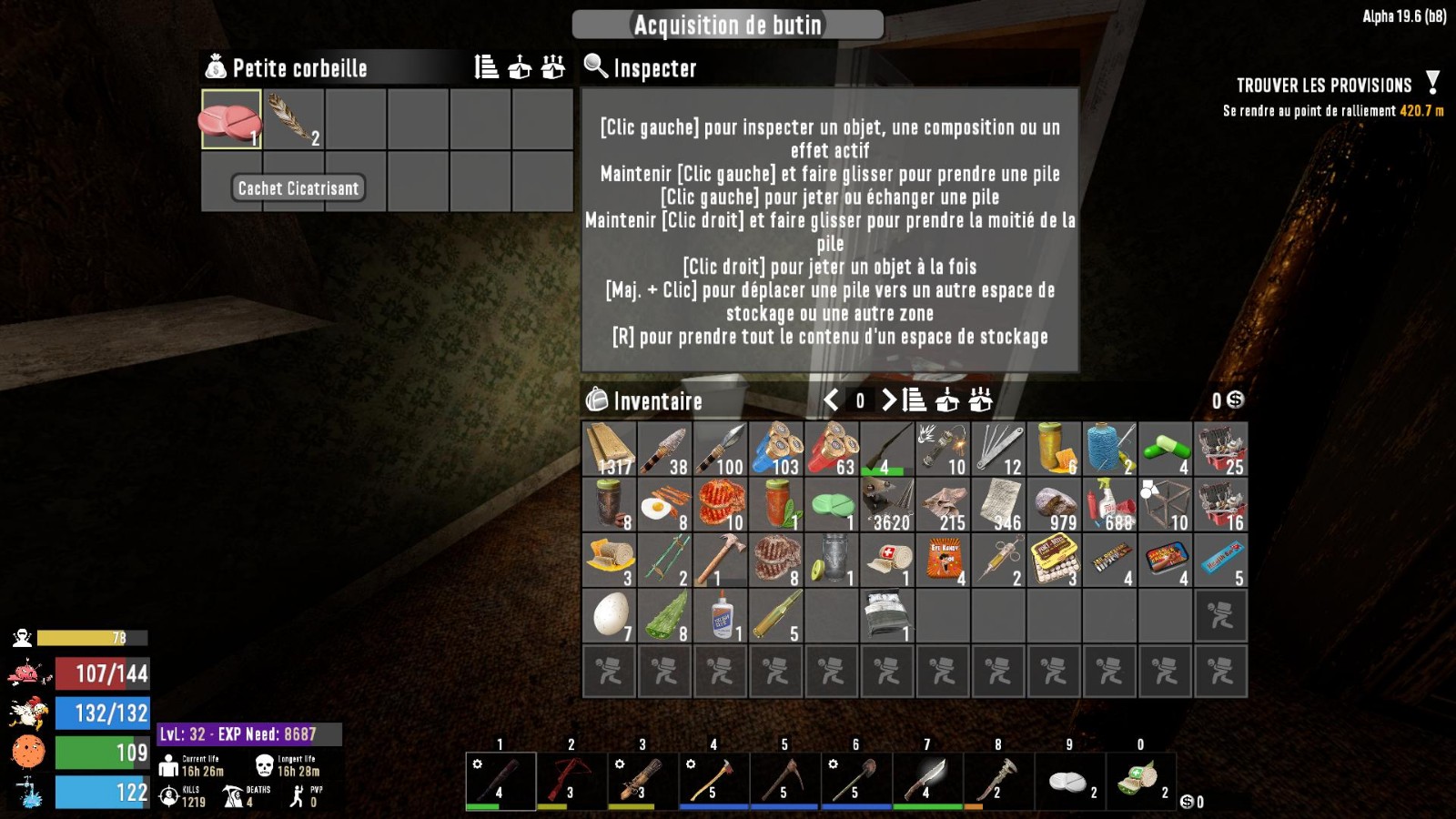Select the machete knife hotbar slot
Image resolution: width=1456 pixels, height=819 pixels.
coord(926,780)
